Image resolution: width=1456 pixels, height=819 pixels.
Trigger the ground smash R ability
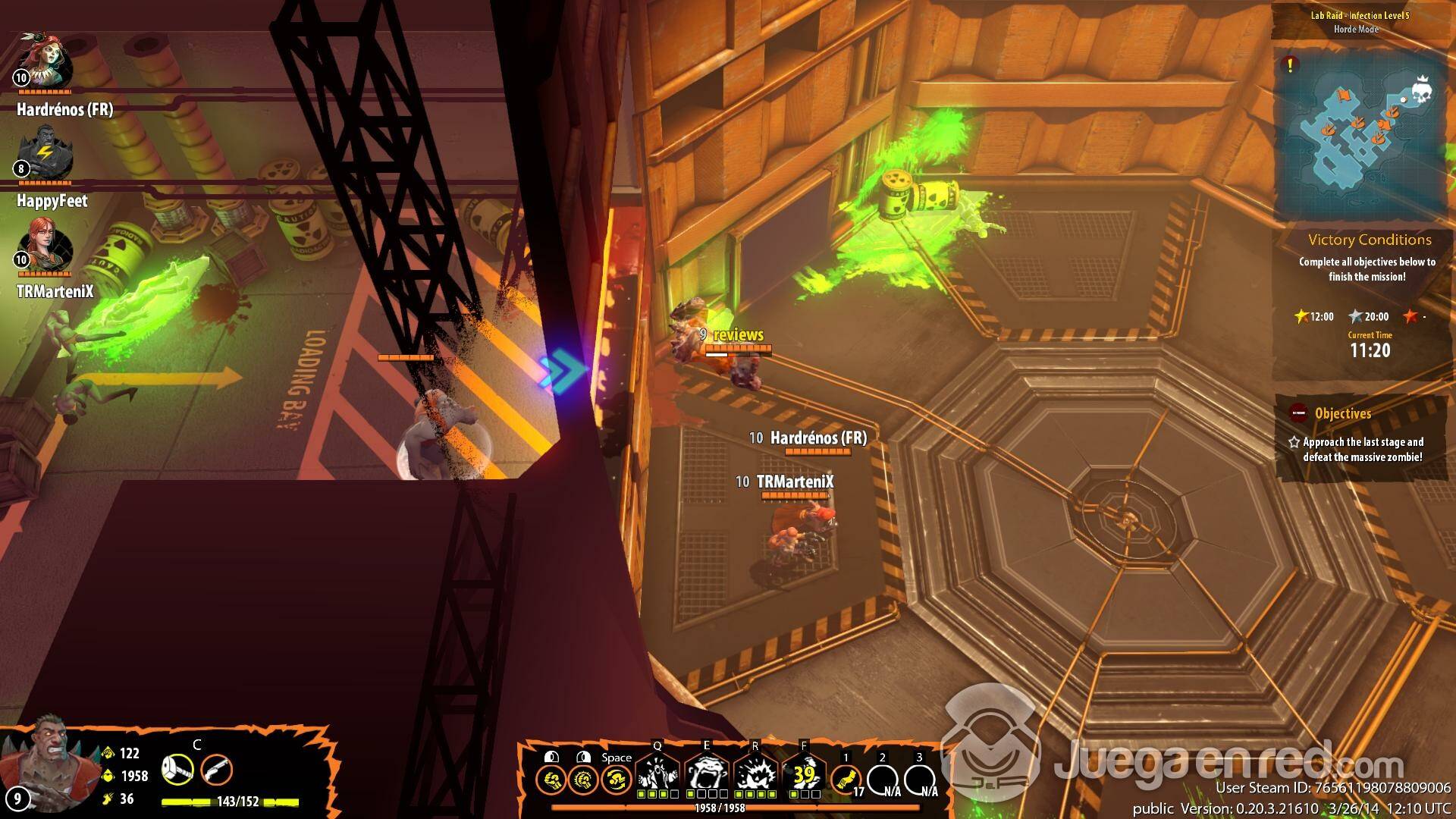755,773
